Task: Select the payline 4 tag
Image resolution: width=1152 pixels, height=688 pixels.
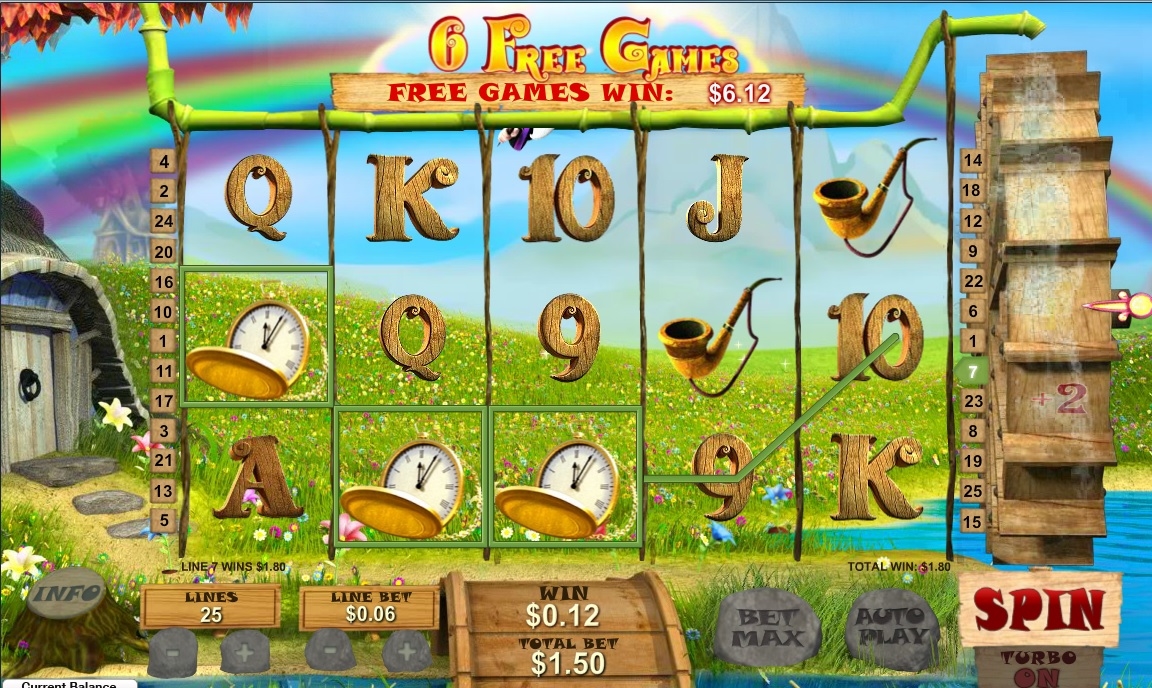Action: 163,161
